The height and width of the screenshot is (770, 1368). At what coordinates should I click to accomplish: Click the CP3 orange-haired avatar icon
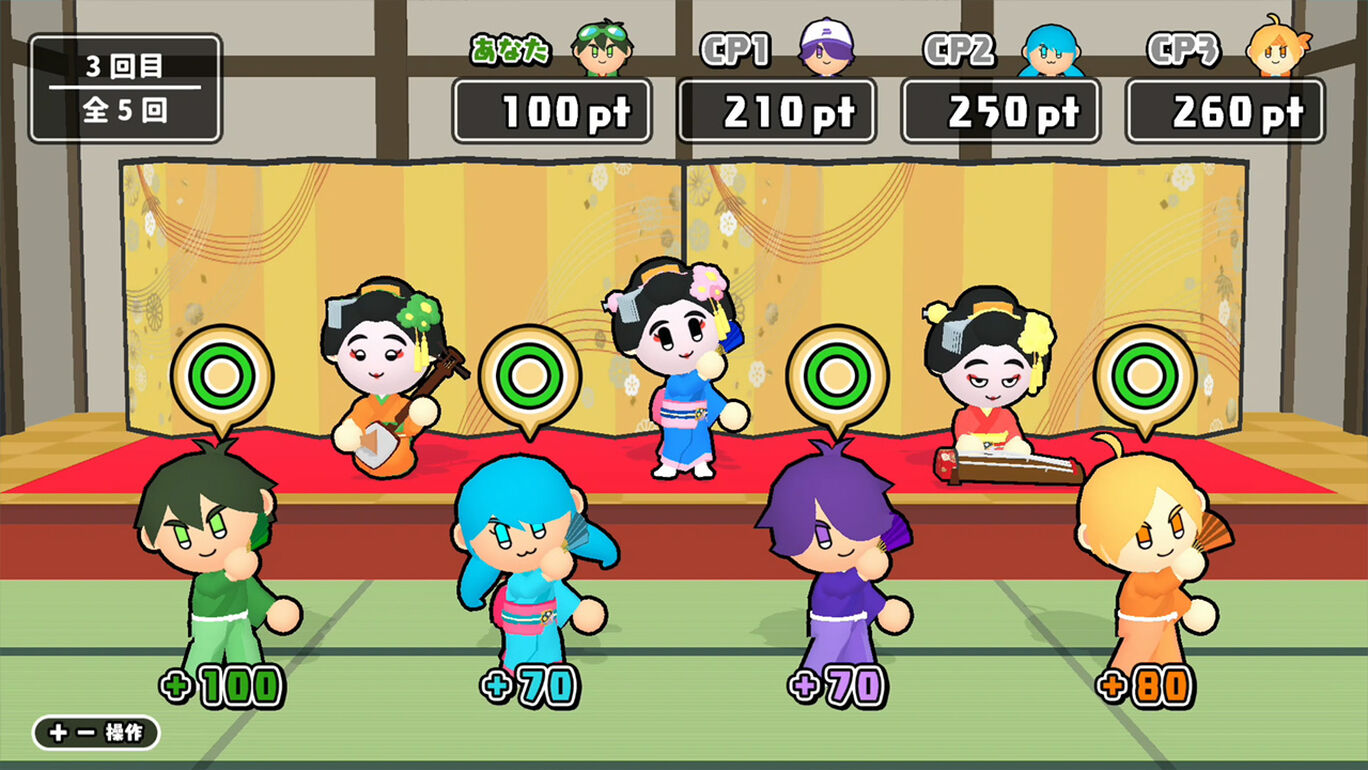1275,46
